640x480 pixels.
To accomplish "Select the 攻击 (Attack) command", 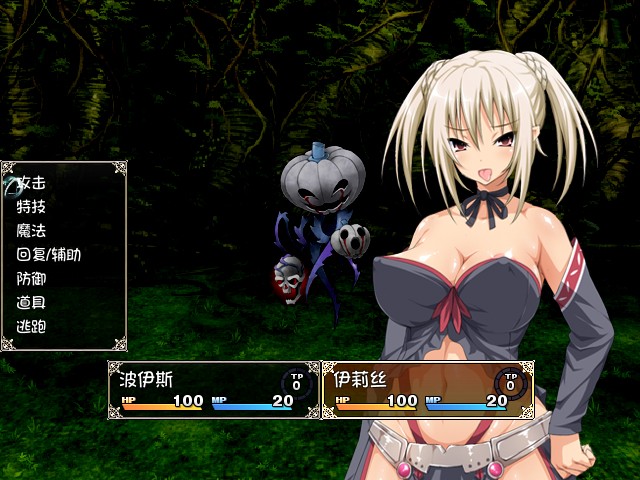I will coord(32,184).
